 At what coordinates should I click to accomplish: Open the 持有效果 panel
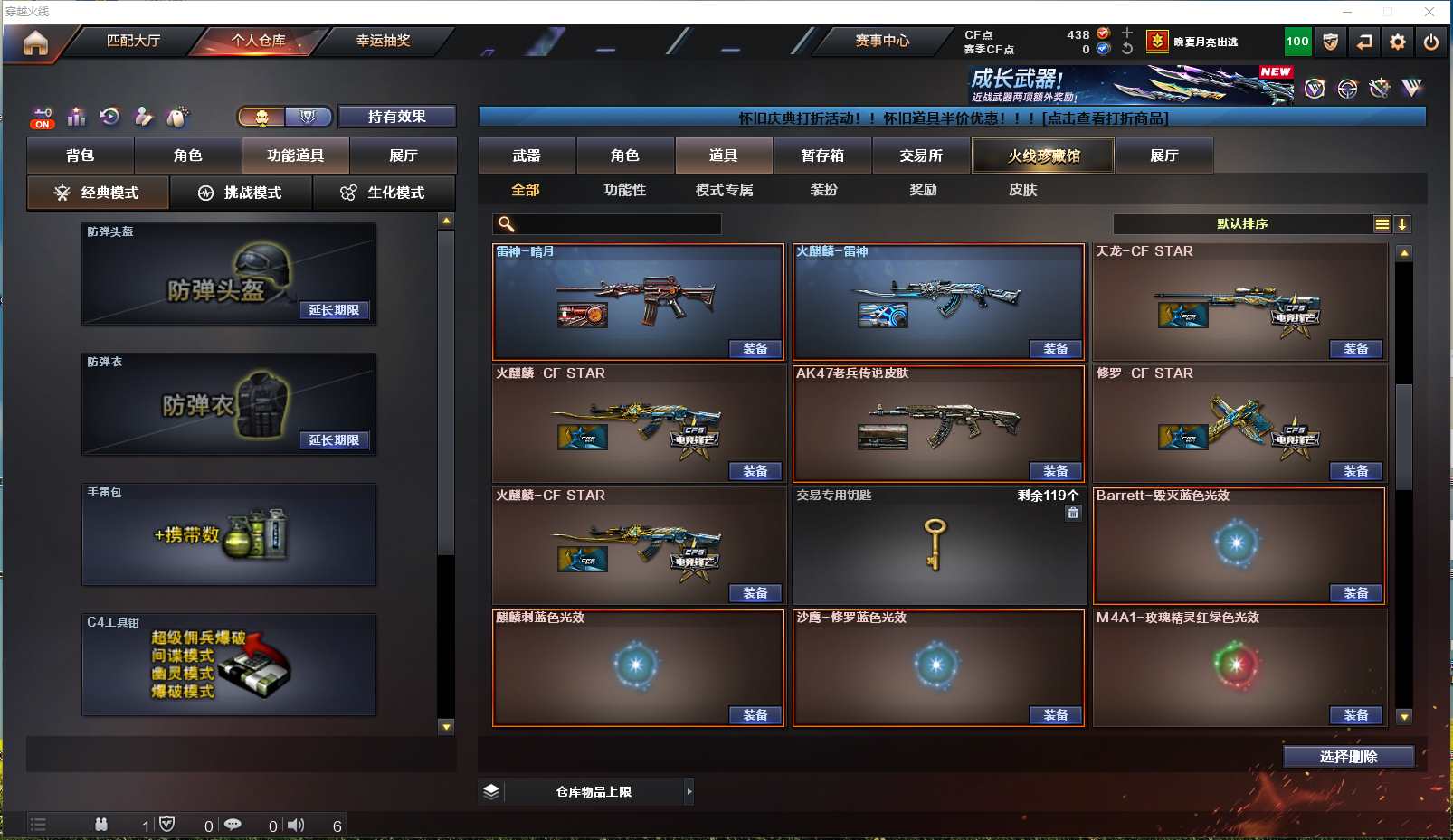tap(396, 117)
